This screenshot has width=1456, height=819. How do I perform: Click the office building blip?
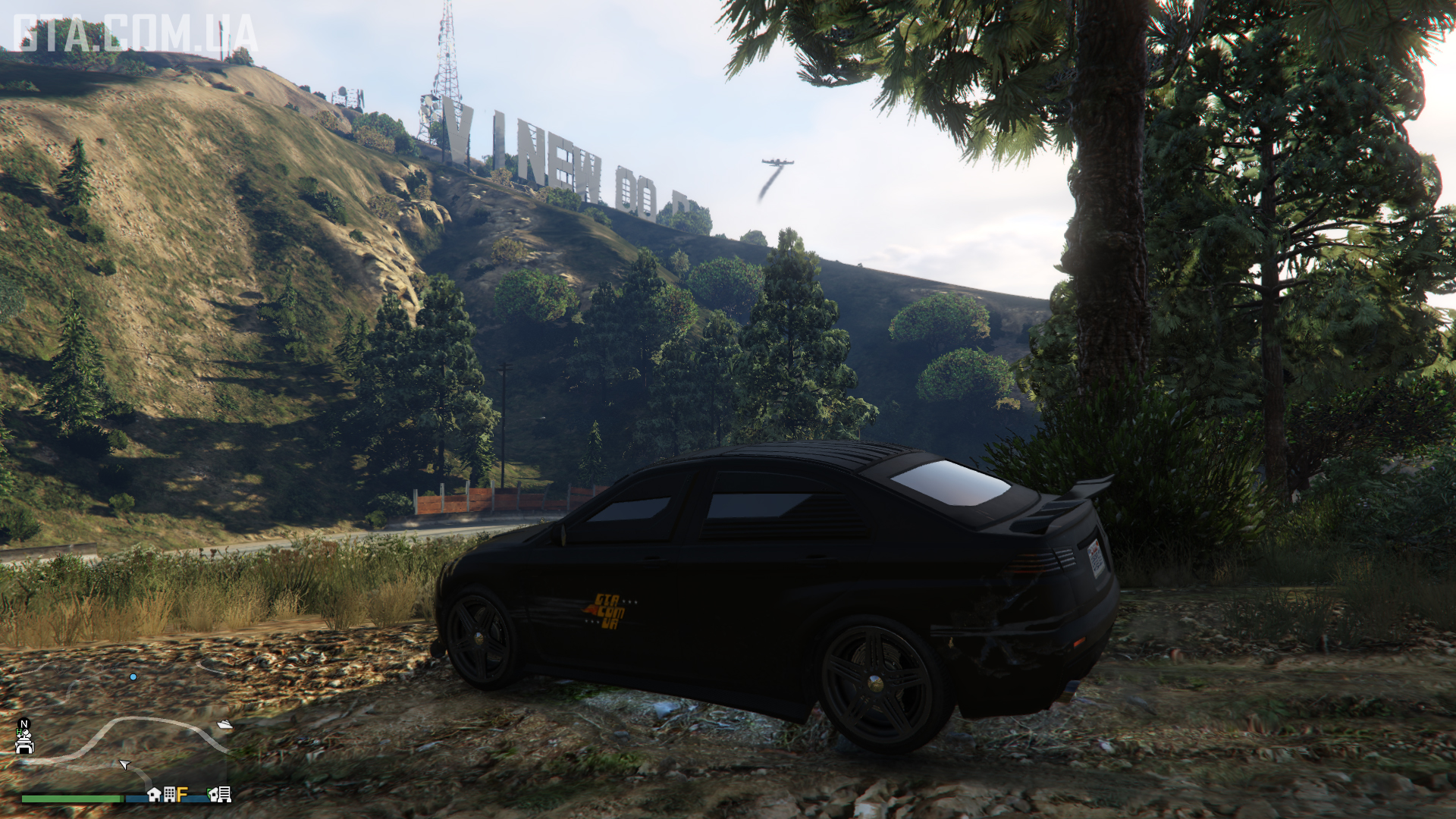coord(169,794)
